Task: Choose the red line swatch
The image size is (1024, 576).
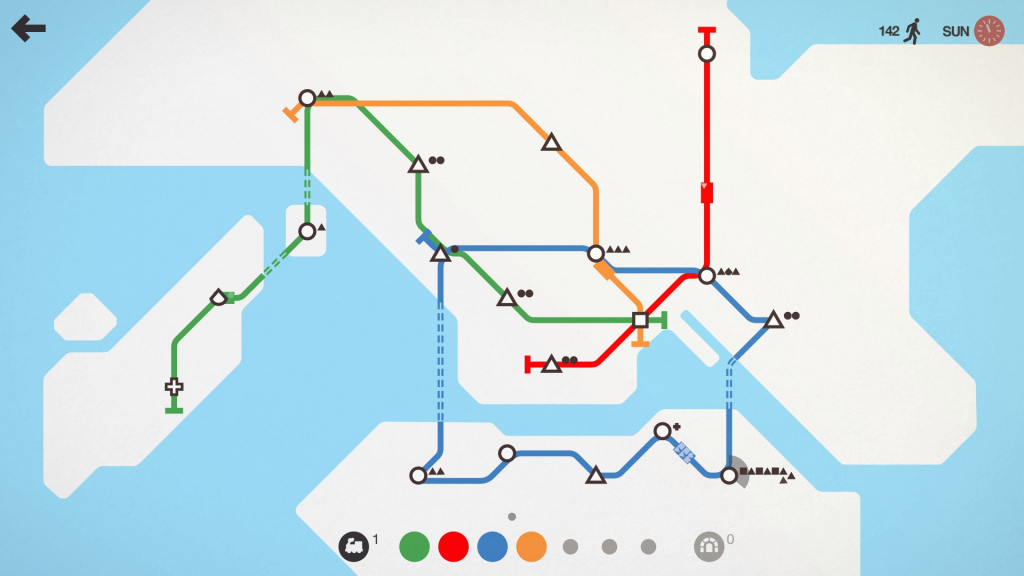Action: pyautogui.click(x=453, y=546)
